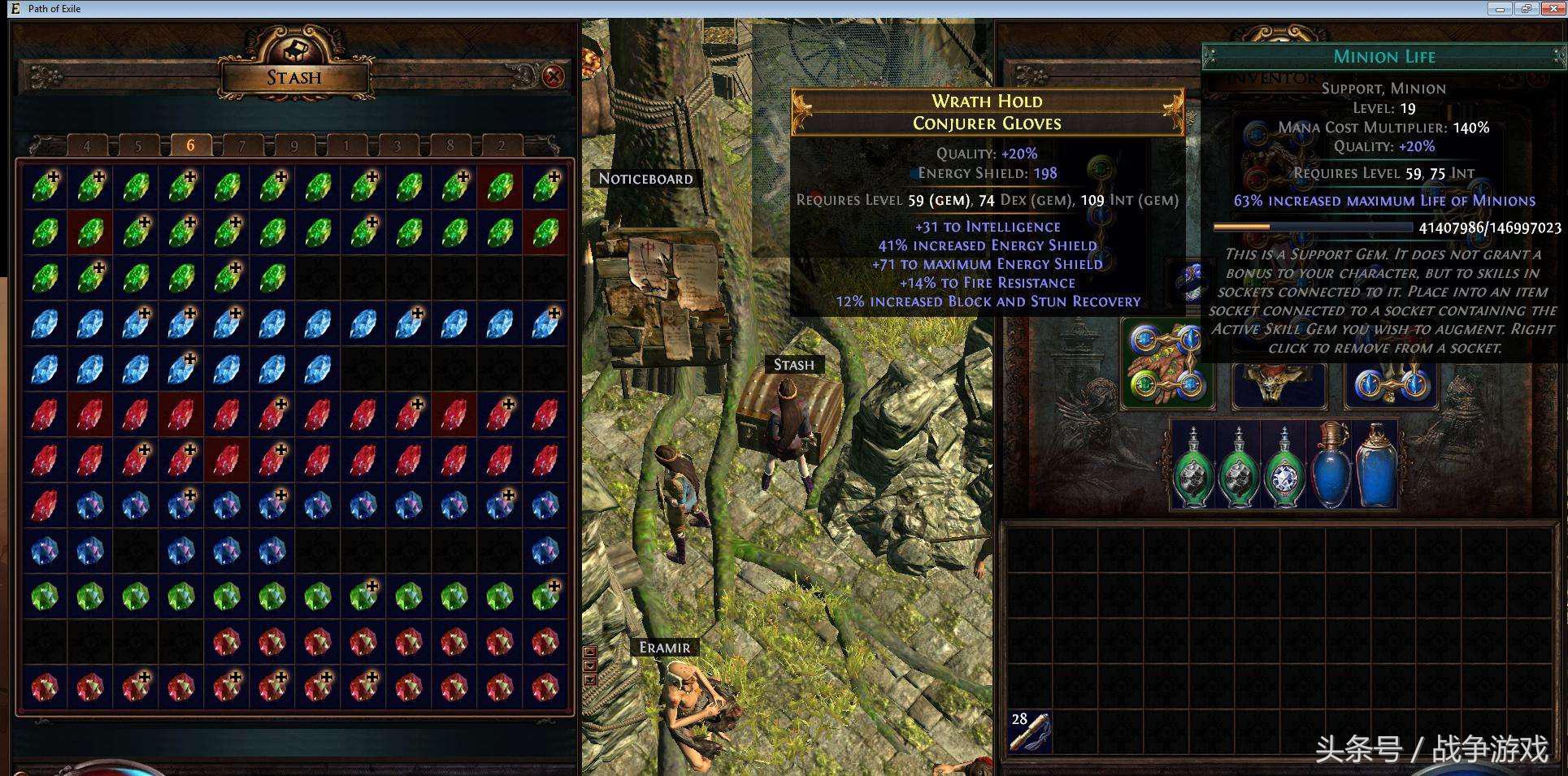Select the currently active stash tab 6
This screenshot has width=1568, height=776.
click(x=190, y=145)
